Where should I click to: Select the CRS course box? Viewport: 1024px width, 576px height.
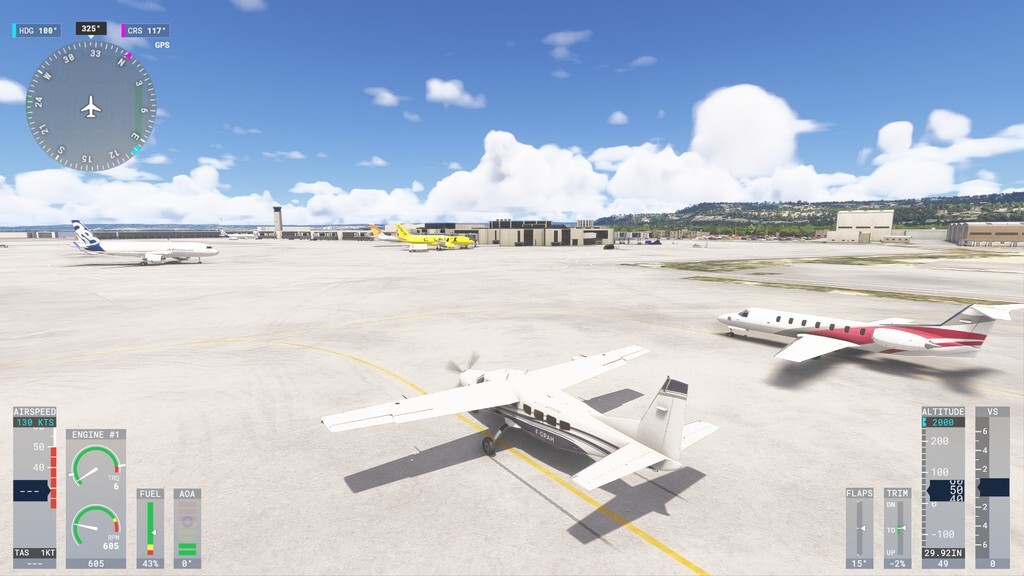(x=146, y=31)
